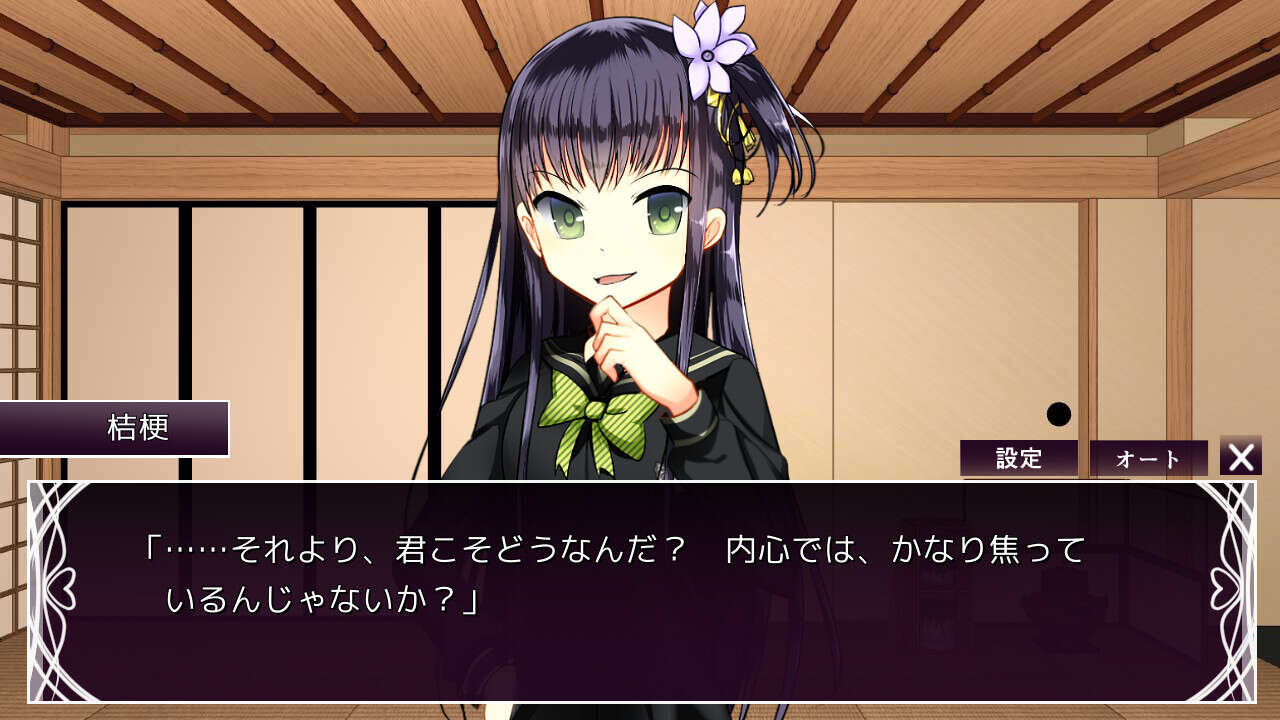Hide the dialogue box with the X icon
Image resolution: width=1280 pixels, height=720 pixels.
tap(1239, 458)
